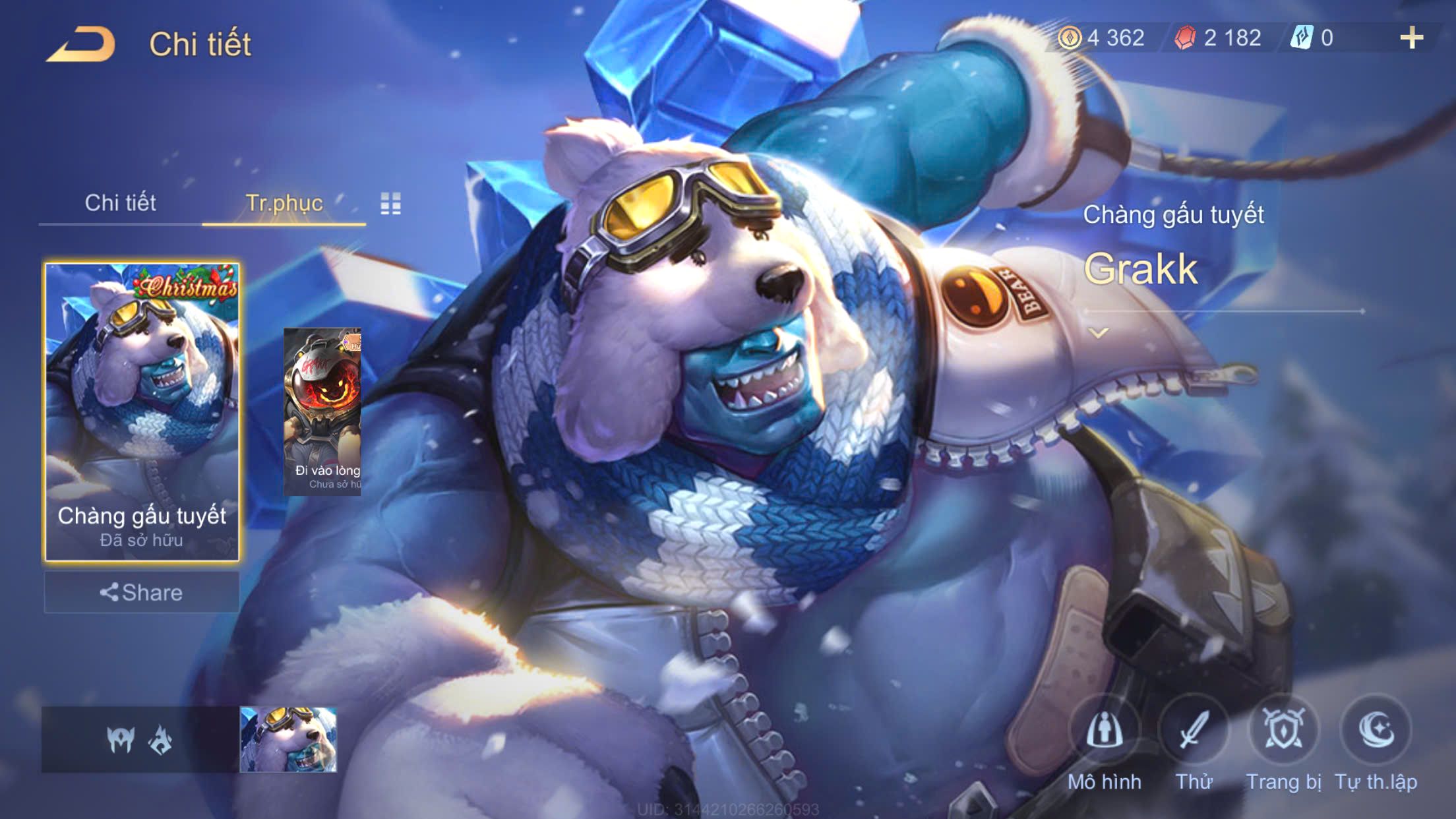The image size is (1456, 819).
Task: Select the Chàng gấu tuyết skin card
Action: 142,412
